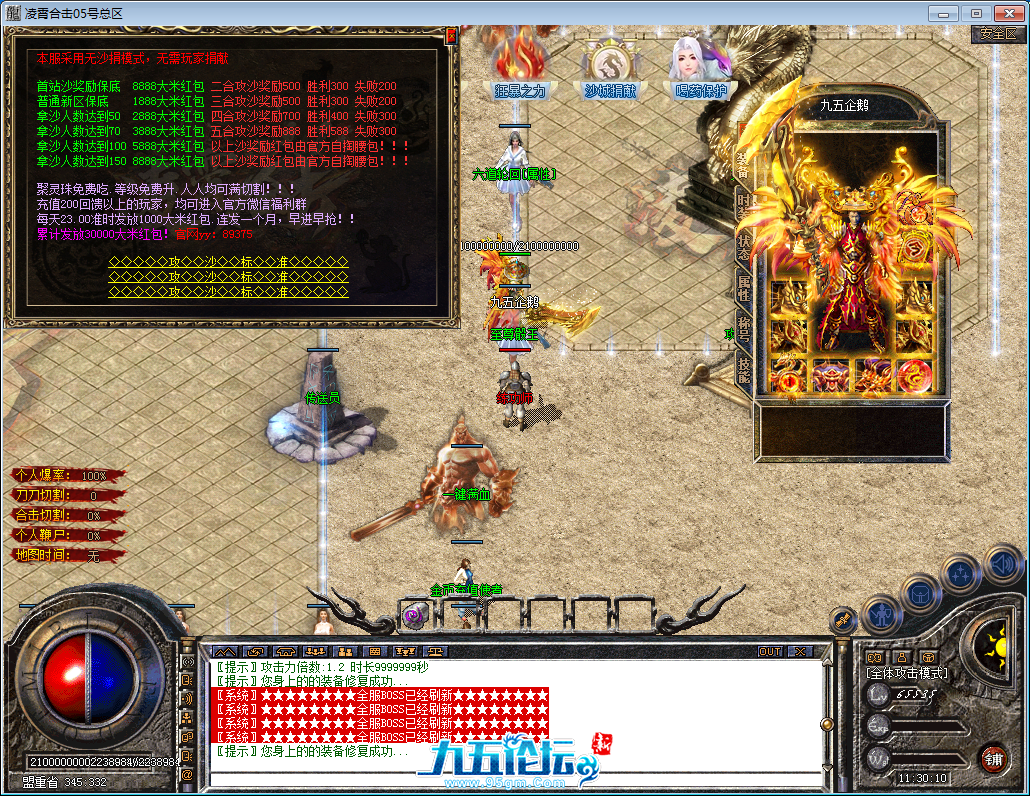Click the OUT button above chat
This screenshot has height=796, width=1030.
point(769,651)
